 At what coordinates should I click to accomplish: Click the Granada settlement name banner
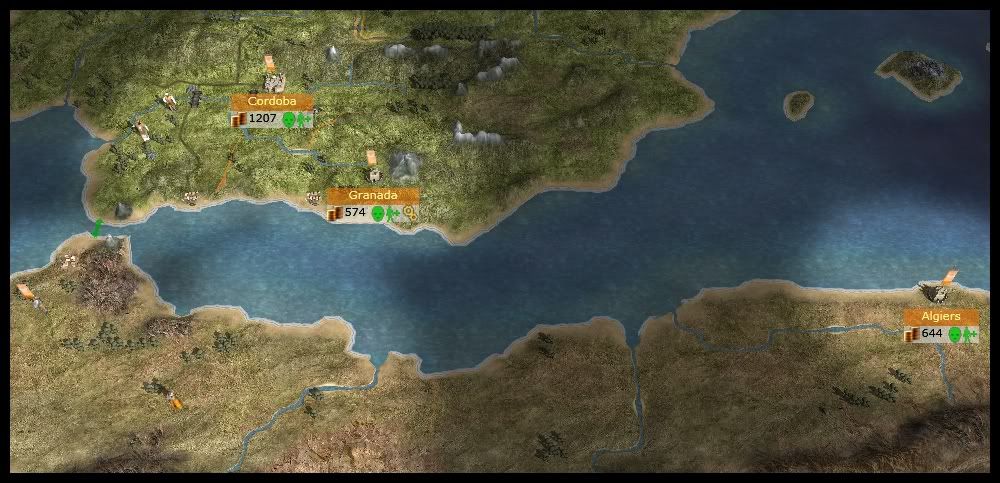pyautogui.click(x=373, y=195)
